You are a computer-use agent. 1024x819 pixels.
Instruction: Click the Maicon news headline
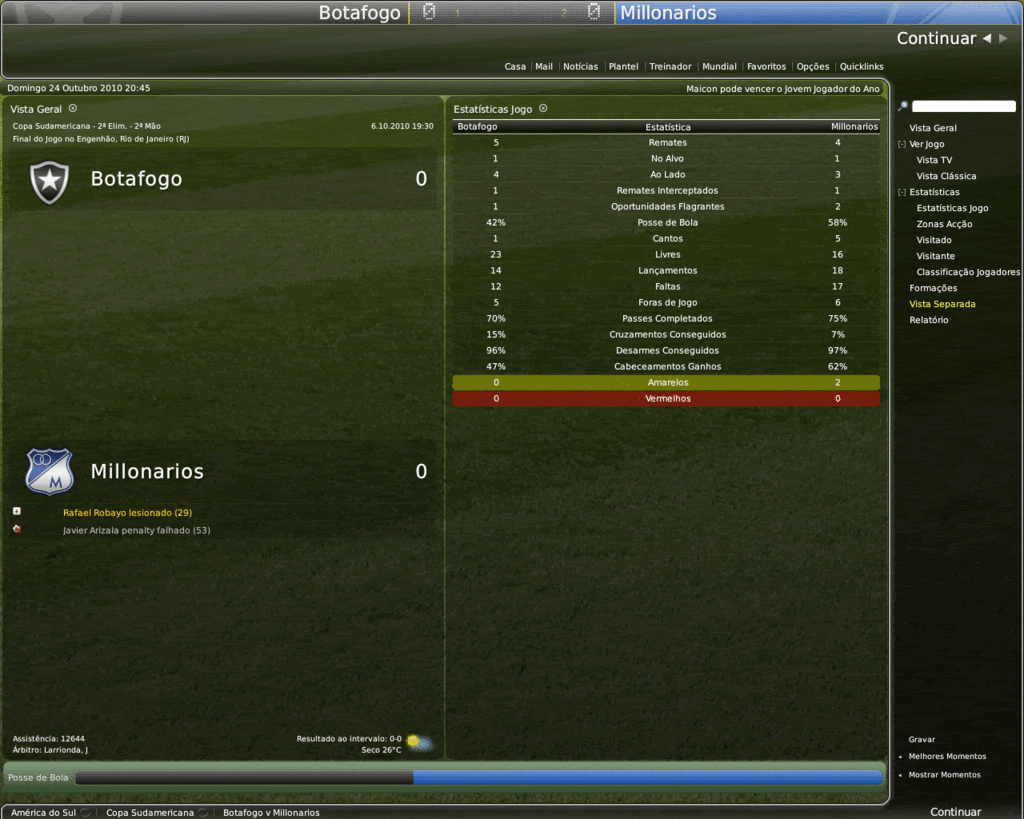click(x=782, y=88)
